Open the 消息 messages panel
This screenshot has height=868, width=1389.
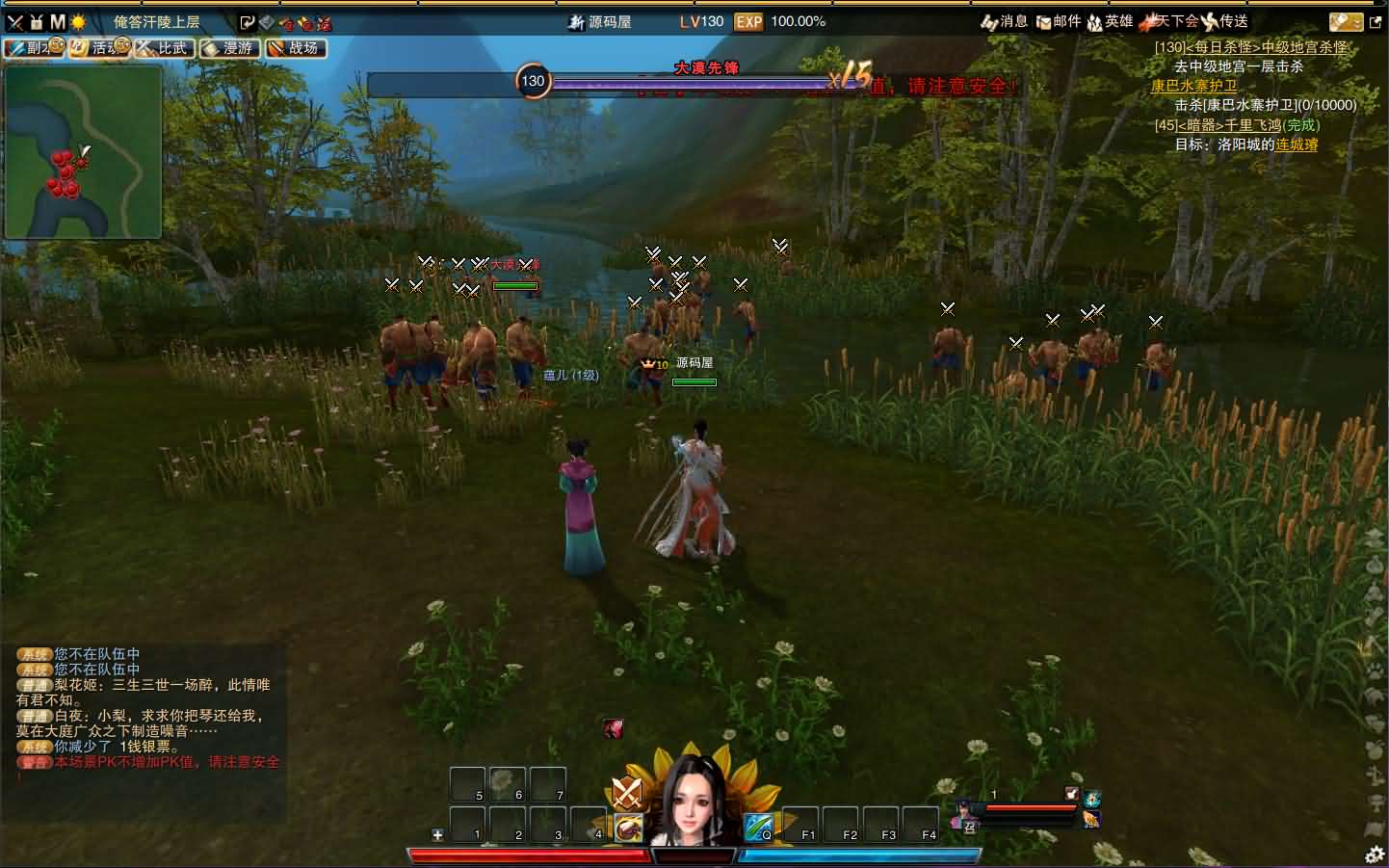[1004, 21]
